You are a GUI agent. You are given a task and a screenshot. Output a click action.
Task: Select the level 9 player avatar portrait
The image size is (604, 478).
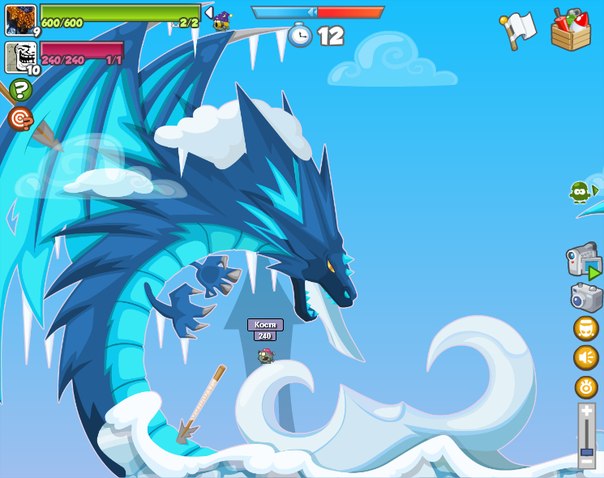pos(21,18)
